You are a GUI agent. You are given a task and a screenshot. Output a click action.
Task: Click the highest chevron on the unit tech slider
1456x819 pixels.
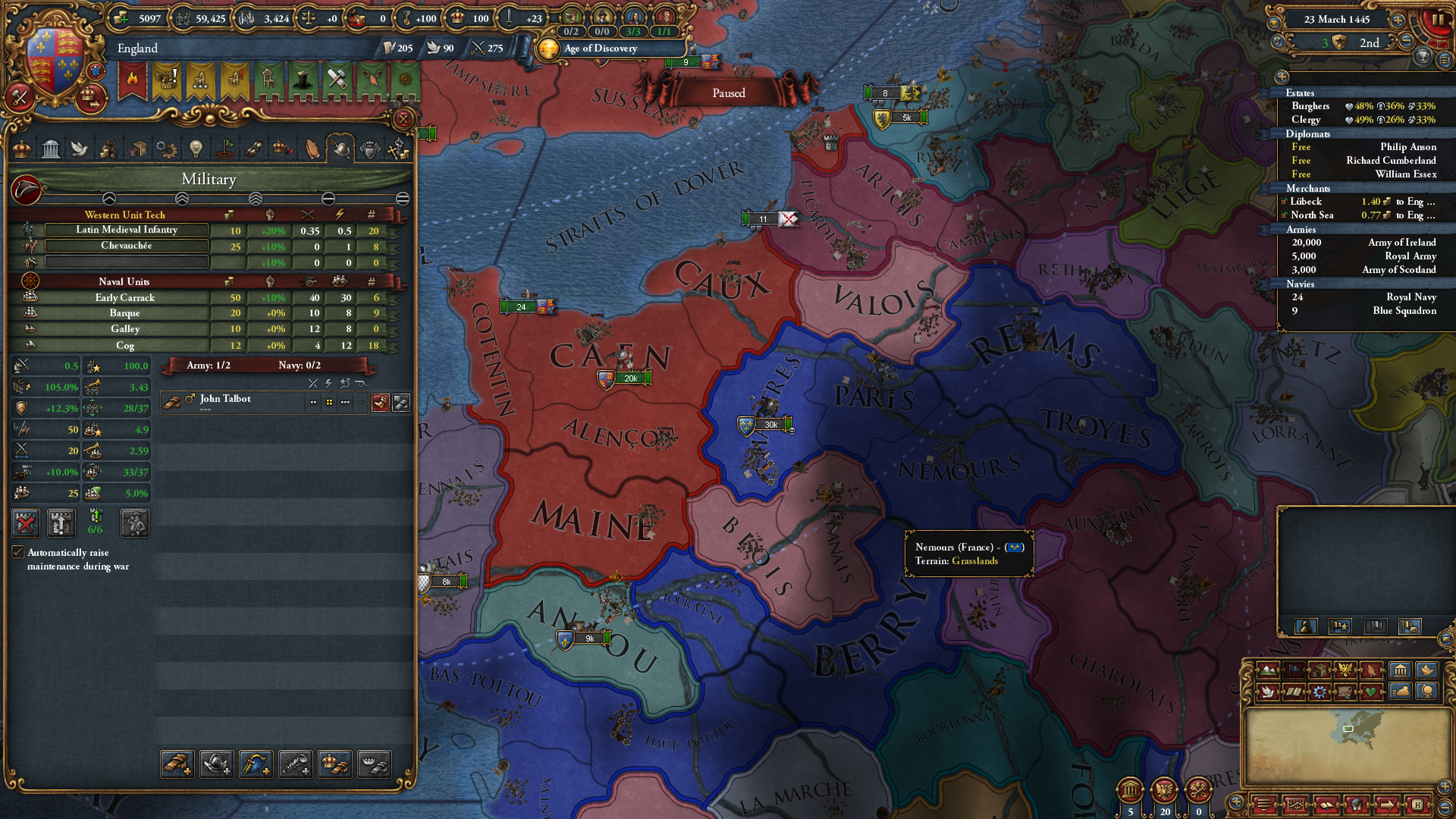click(256, 199)
